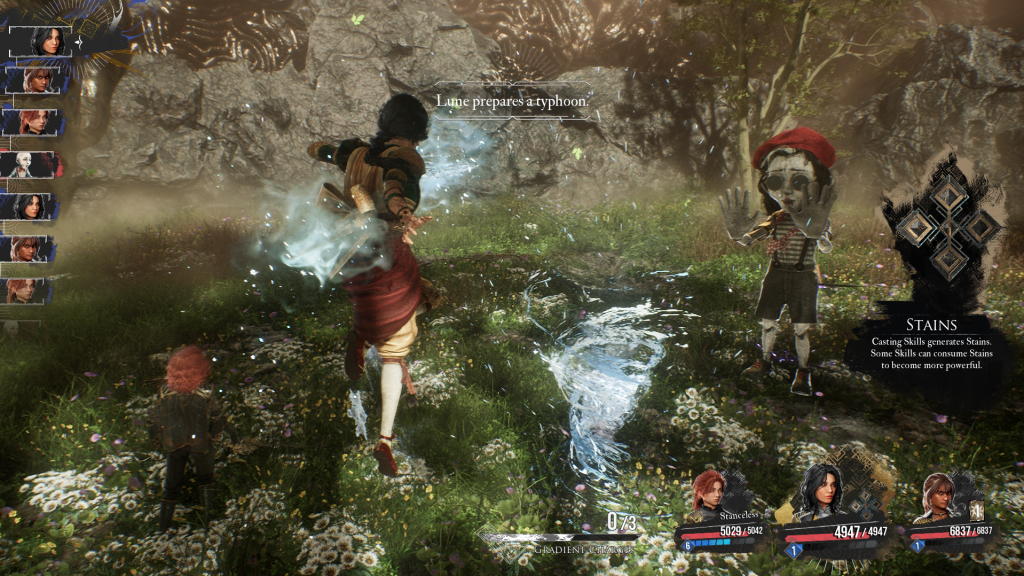Select Maelle's Stanceless party portrait
This screenshot has height=576, width=1024.
coord(710,495)
